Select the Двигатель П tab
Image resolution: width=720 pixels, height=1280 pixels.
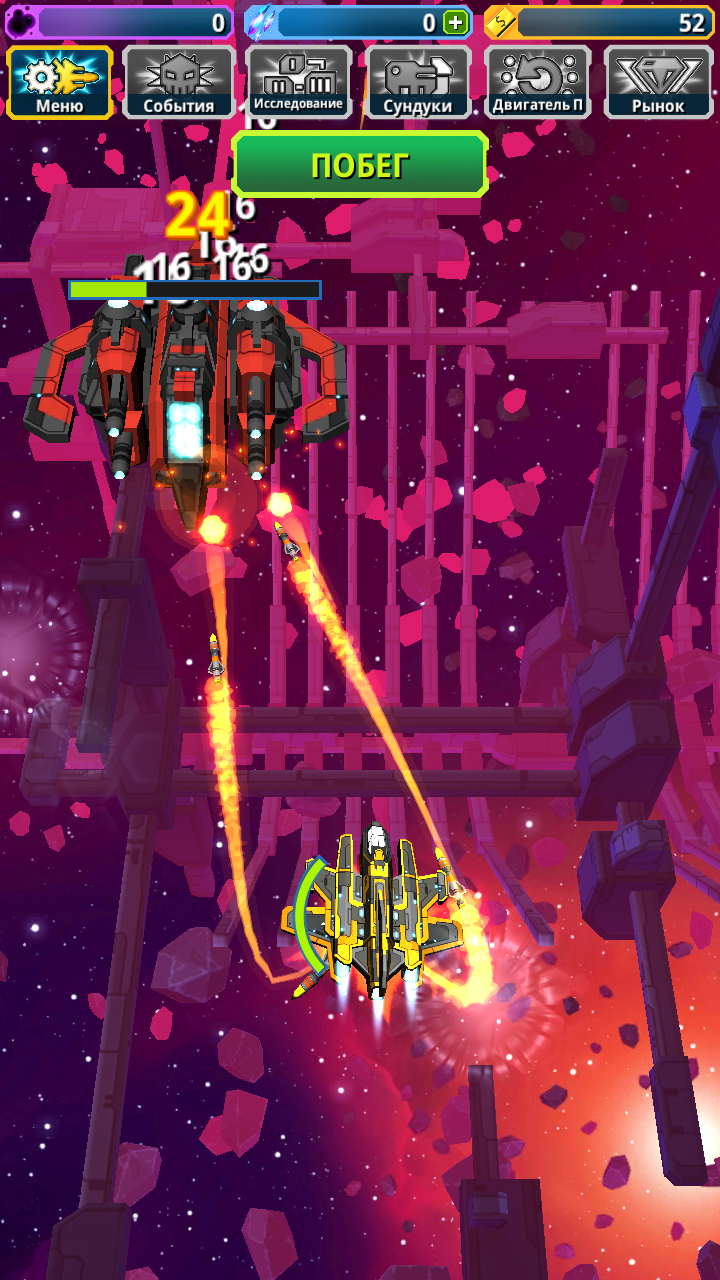point(538,82)
